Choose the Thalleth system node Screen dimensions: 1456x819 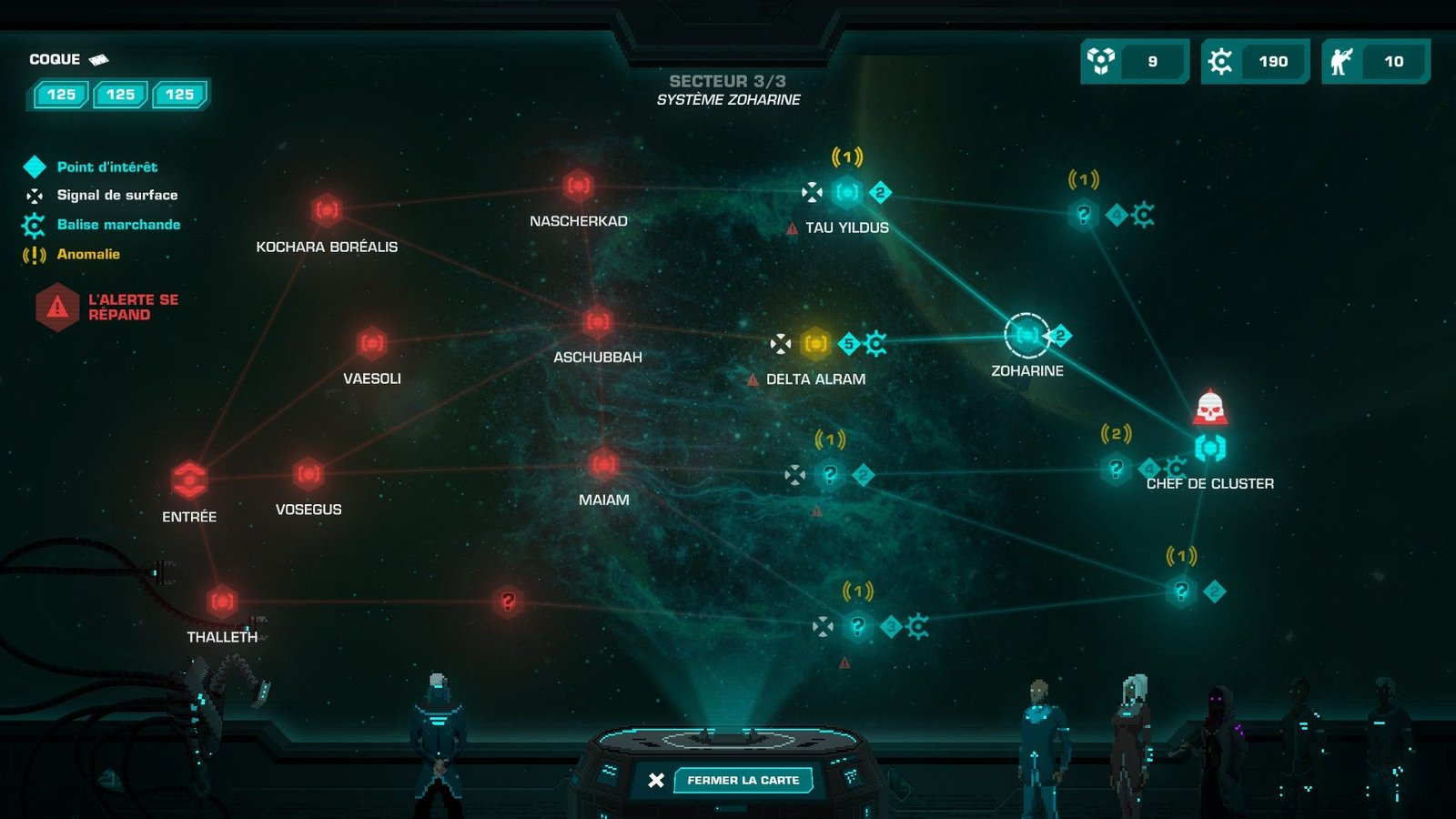[x=222, y=602]
